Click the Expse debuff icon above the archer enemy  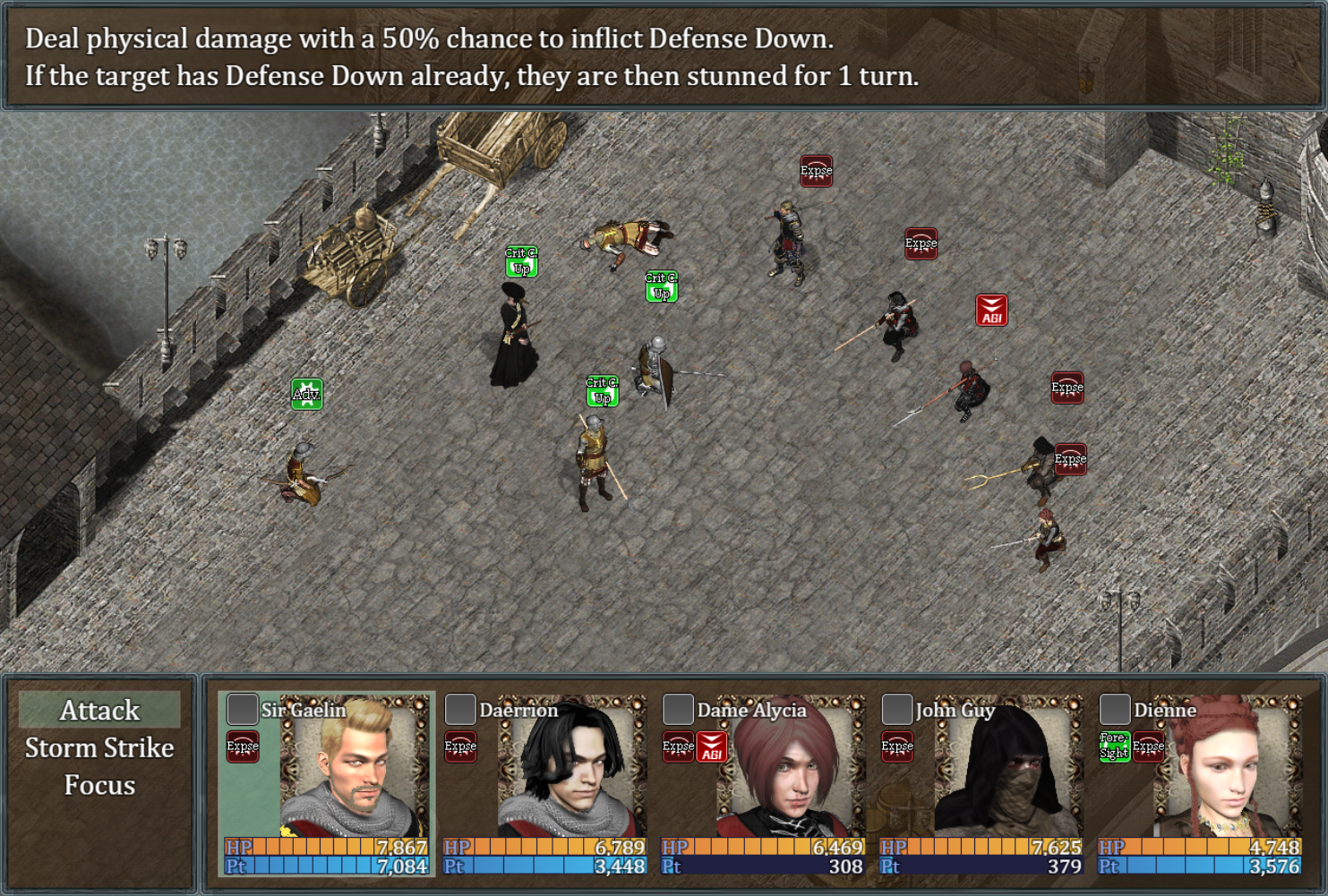pos(817,171)
